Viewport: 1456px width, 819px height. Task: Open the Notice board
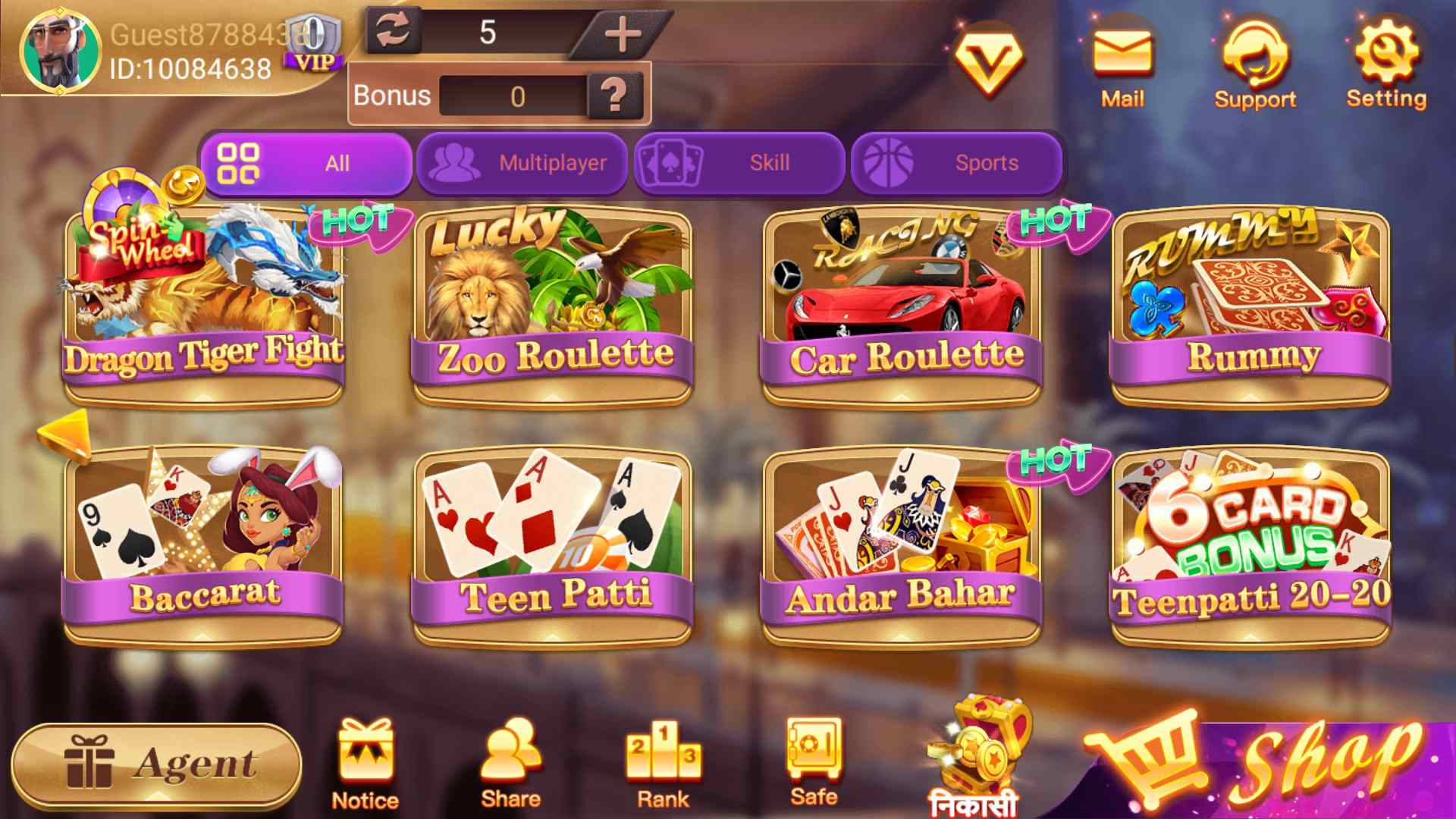coord(365,758)
